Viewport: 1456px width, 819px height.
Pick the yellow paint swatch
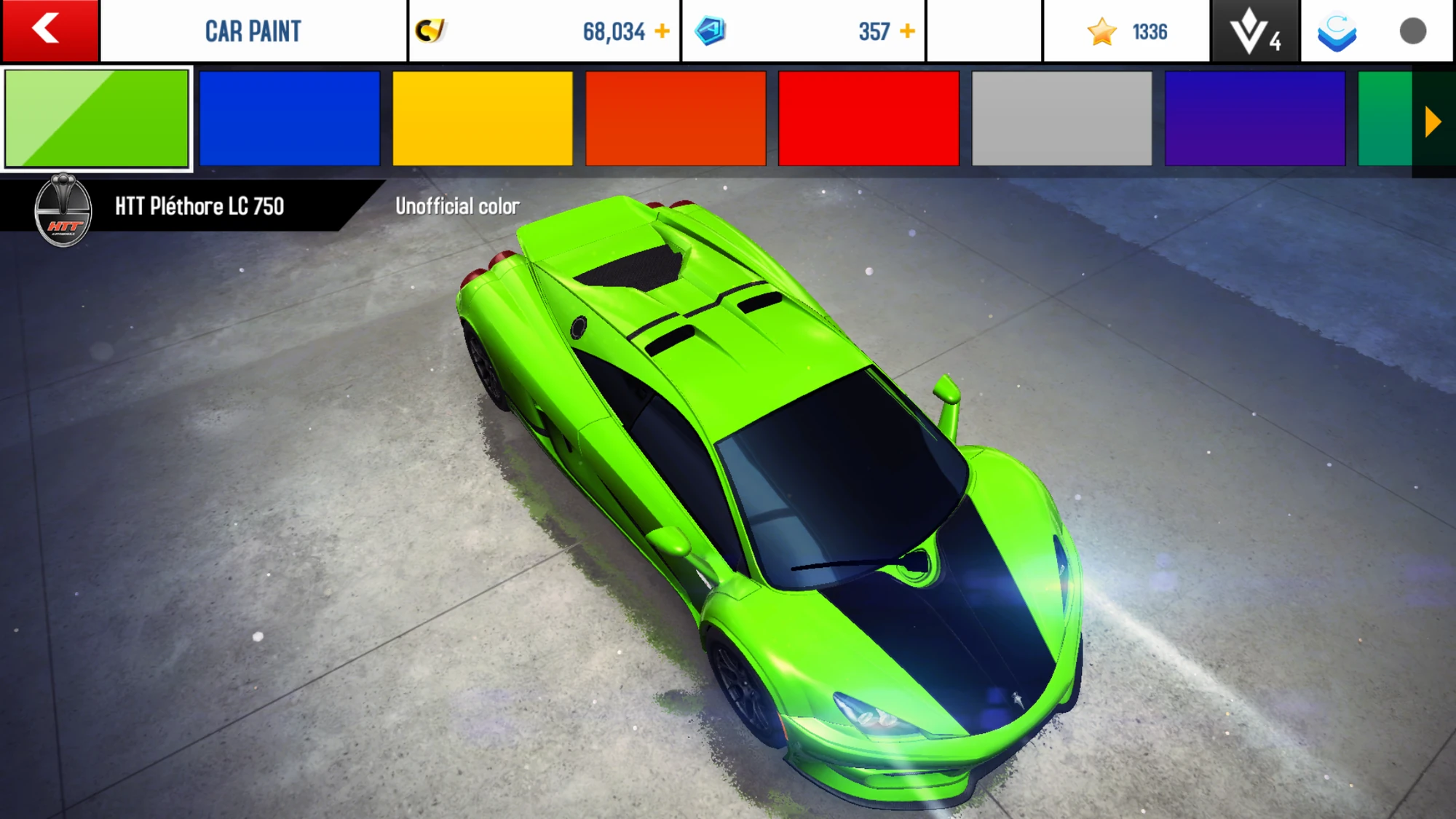[483, 119]
